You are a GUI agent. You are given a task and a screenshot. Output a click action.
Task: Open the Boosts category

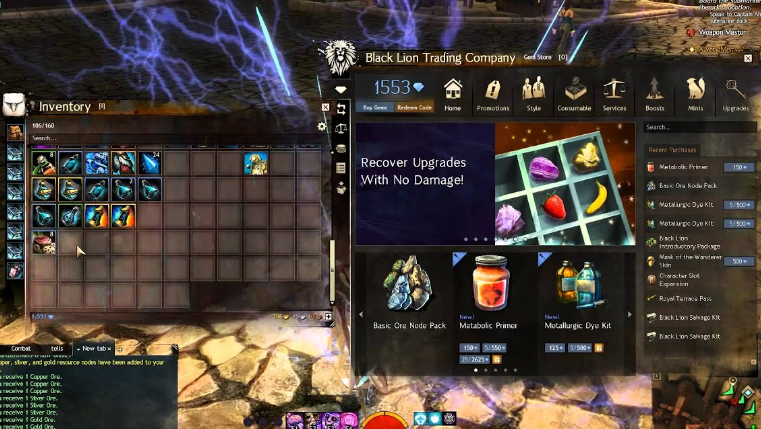655,94
